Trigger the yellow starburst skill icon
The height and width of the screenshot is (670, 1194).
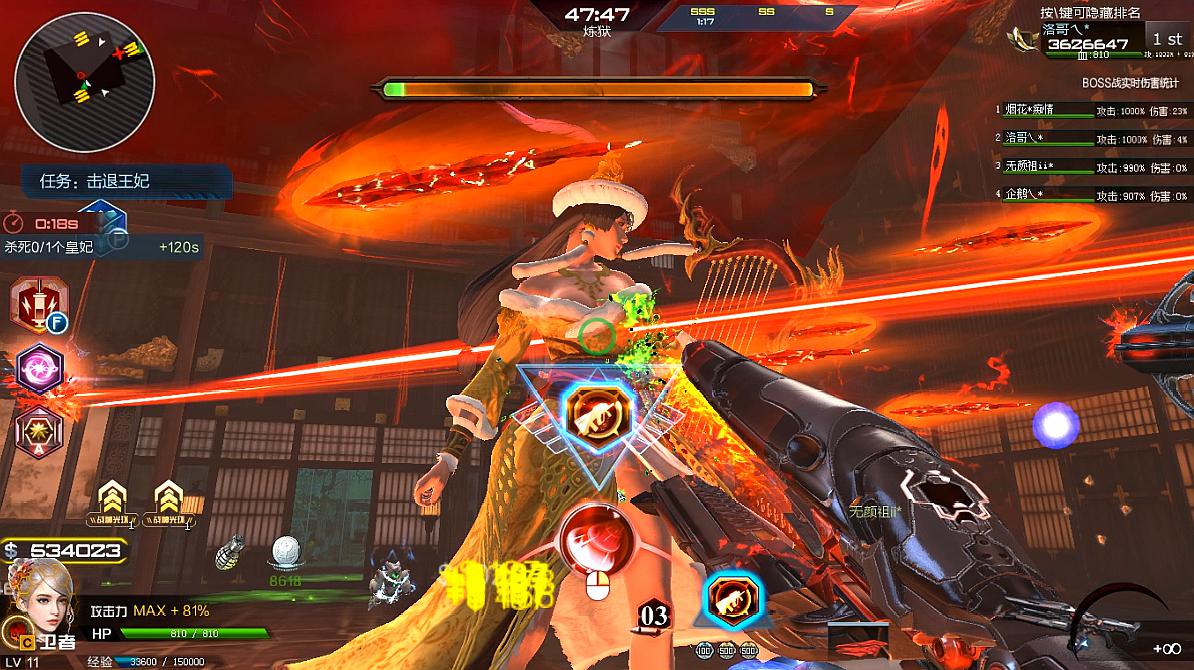pos(38,432)
